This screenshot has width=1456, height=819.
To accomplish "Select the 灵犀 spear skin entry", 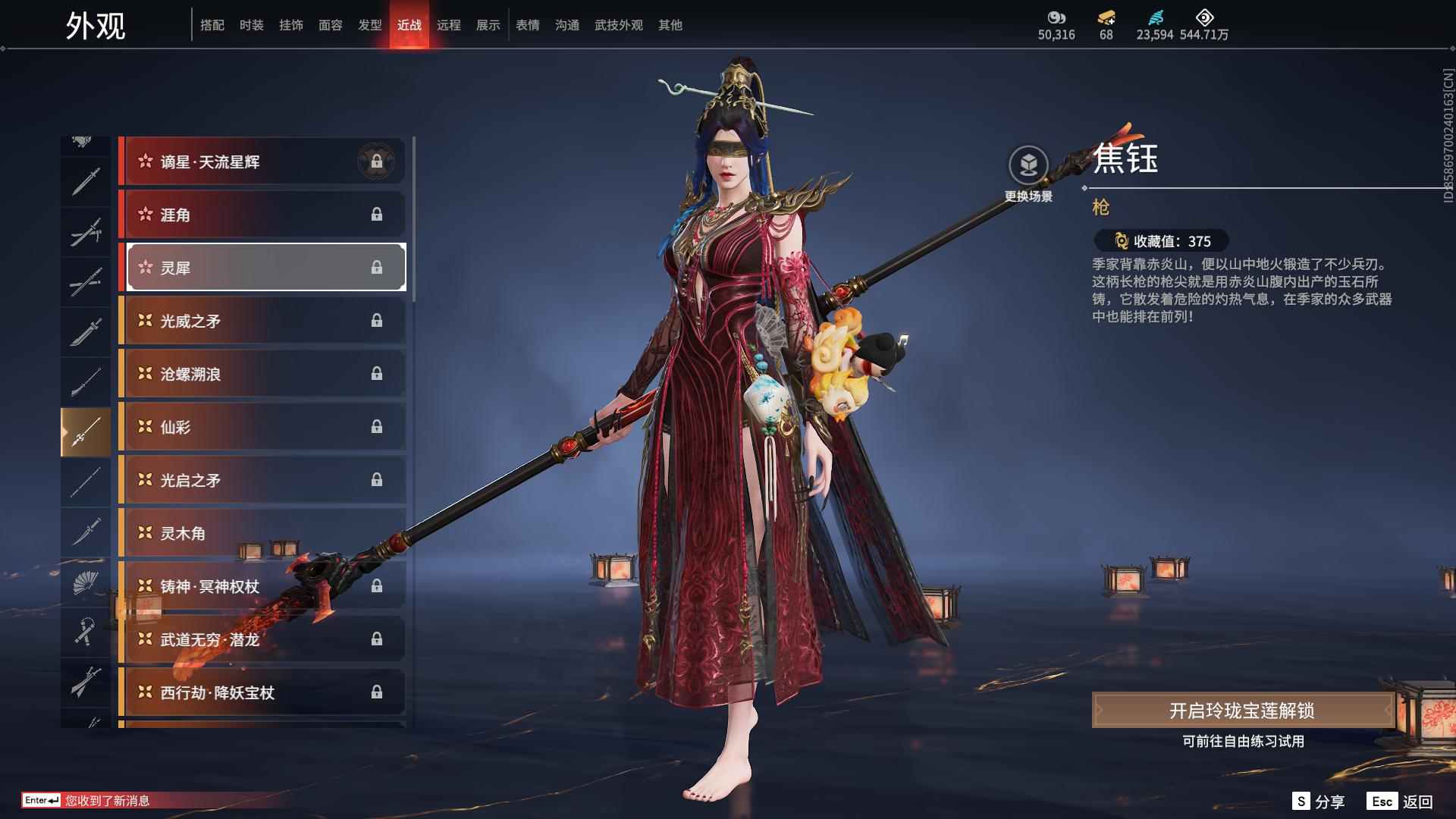I will [264, 267].
